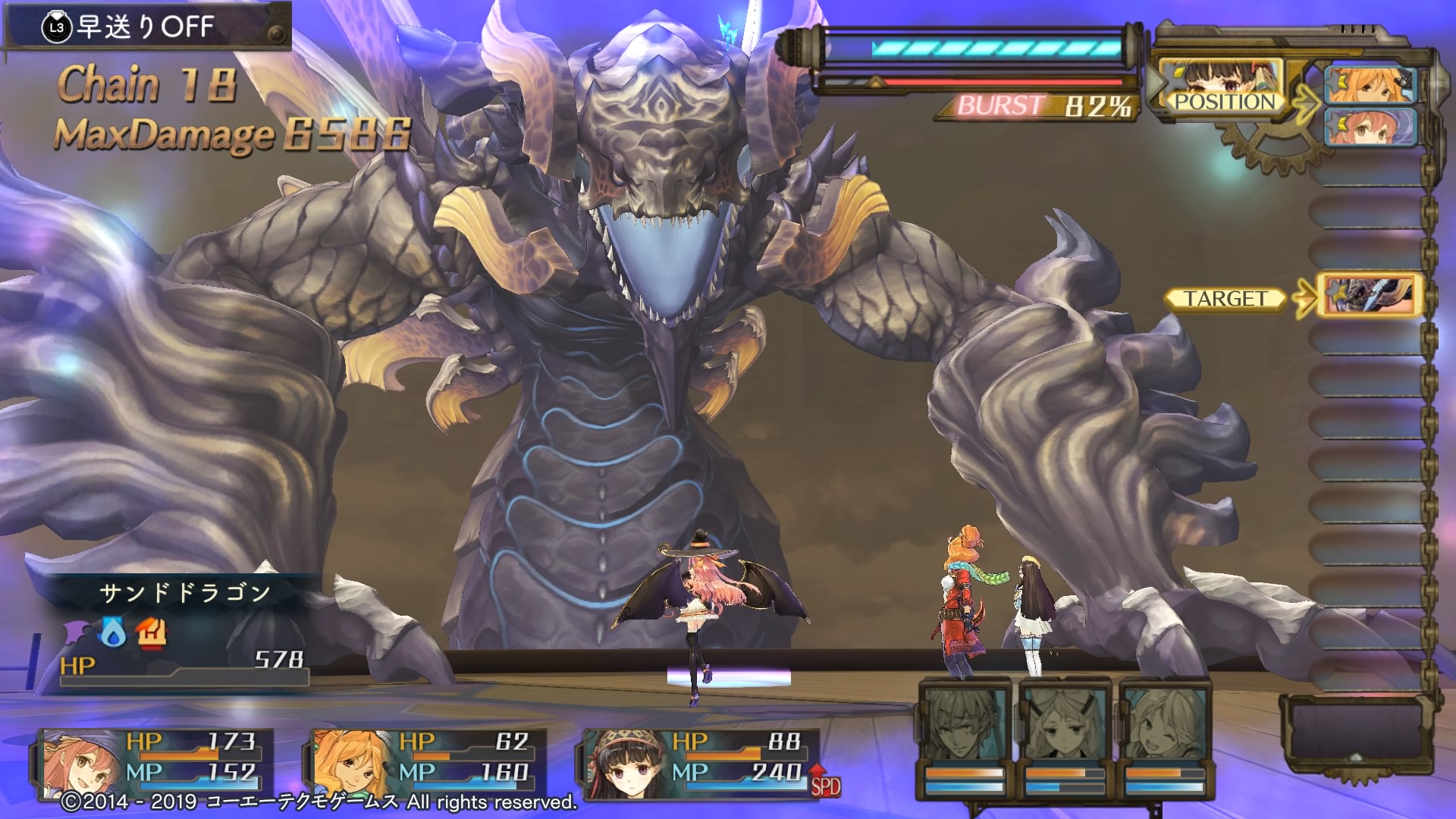Image resolution: width=1456 pixels, height=819 pixels.
Task: Choose the pink-haired witch's turn order portrait
Action: 1370,126
